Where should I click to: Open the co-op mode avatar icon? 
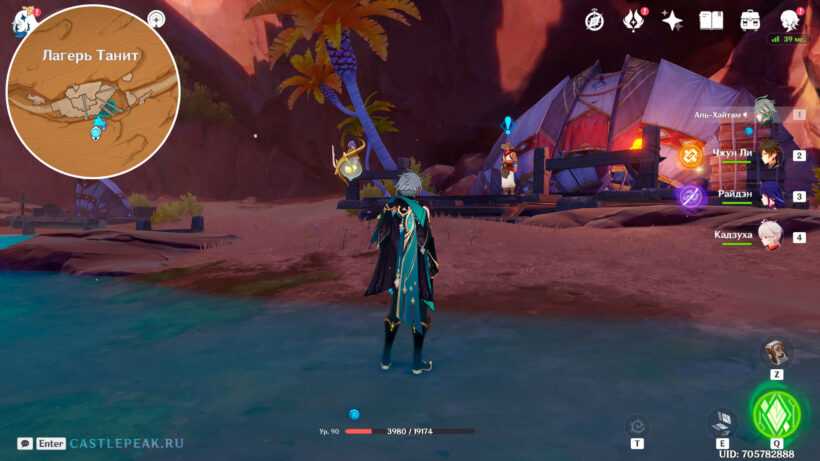click(x=789, y=20)
